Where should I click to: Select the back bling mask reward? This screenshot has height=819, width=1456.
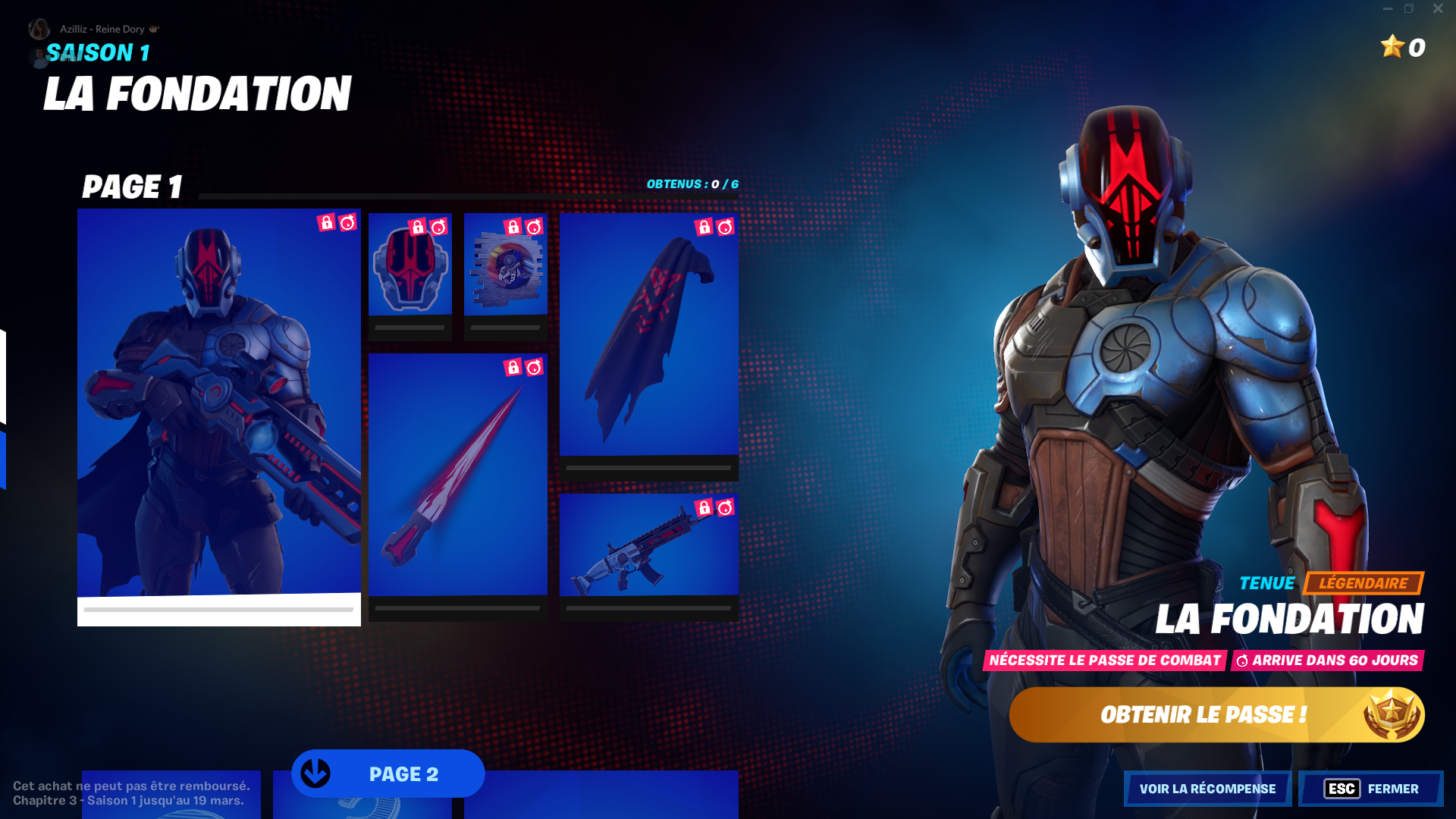pos(409,273)
